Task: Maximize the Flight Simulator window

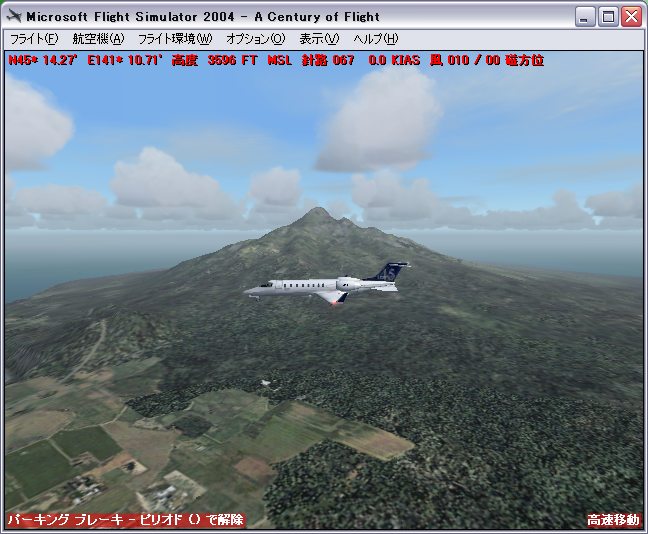Action: click(x=609, y=17)
